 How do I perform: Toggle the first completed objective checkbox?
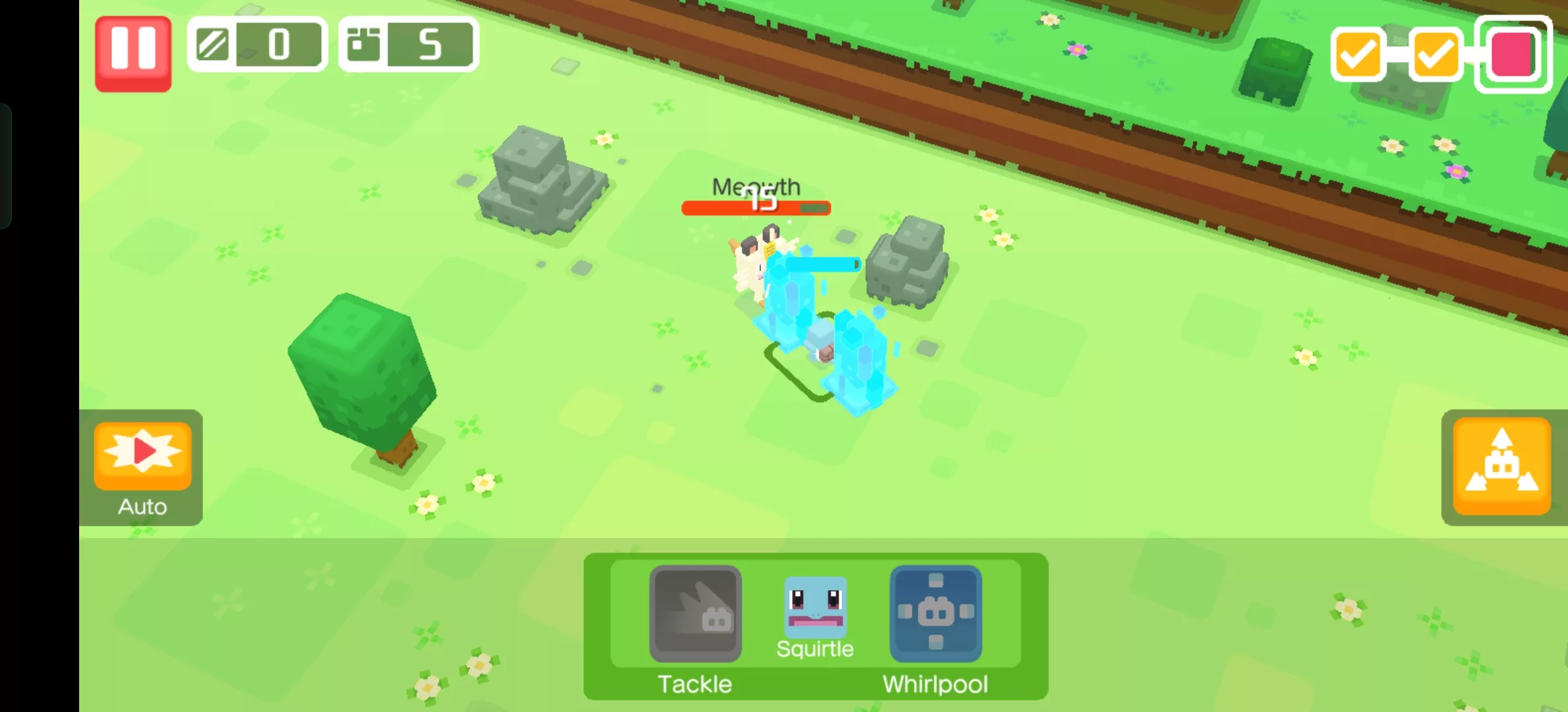pos(1357,54)
